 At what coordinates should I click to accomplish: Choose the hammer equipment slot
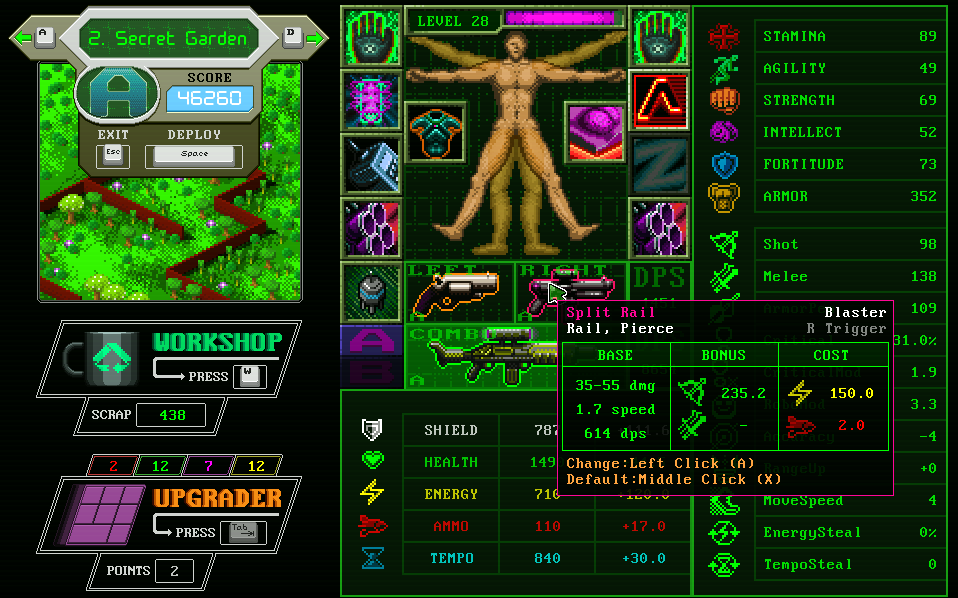[x=371, y=163]
